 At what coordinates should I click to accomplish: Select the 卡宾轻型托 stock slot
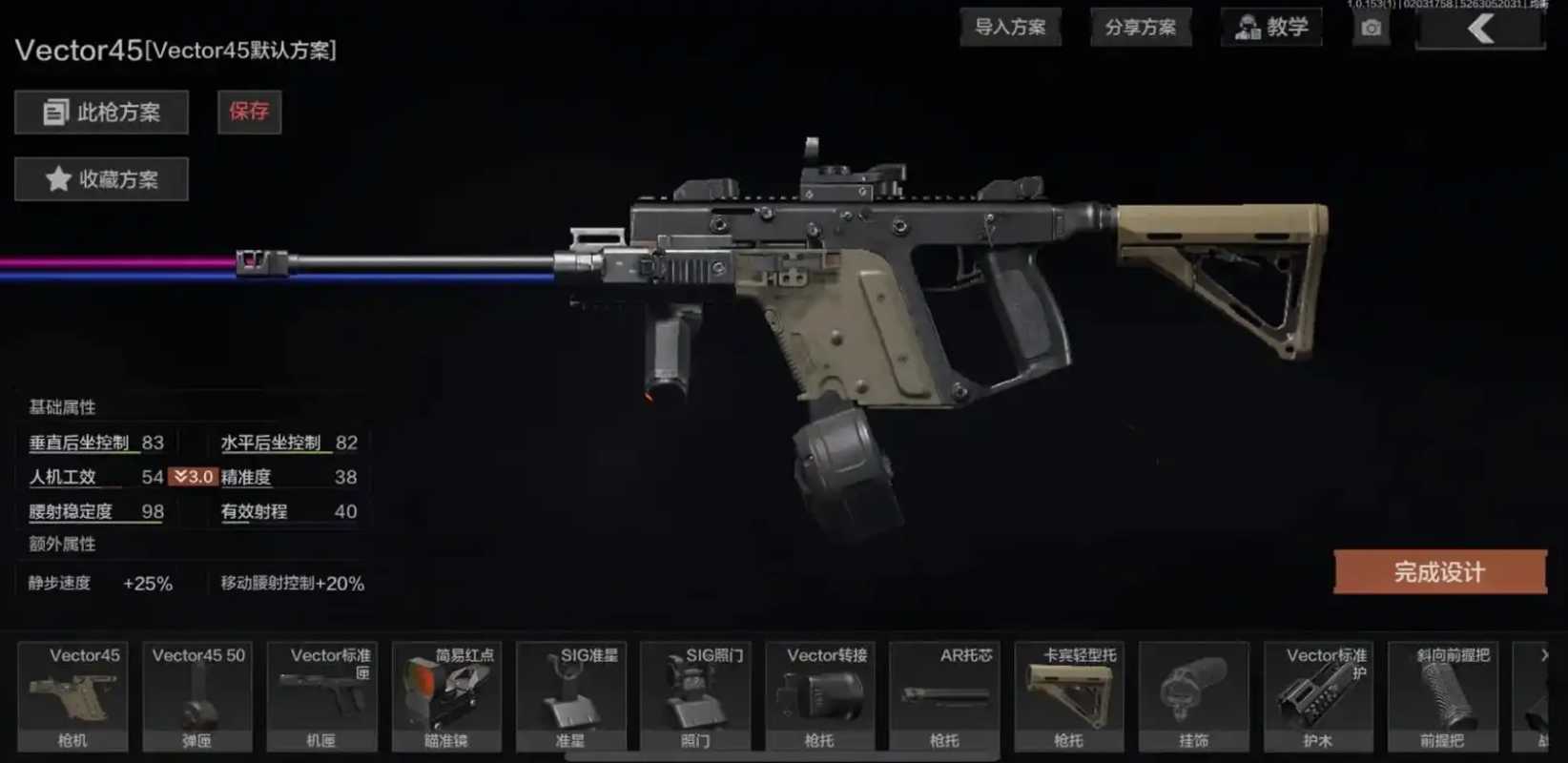pos(1068,696)
